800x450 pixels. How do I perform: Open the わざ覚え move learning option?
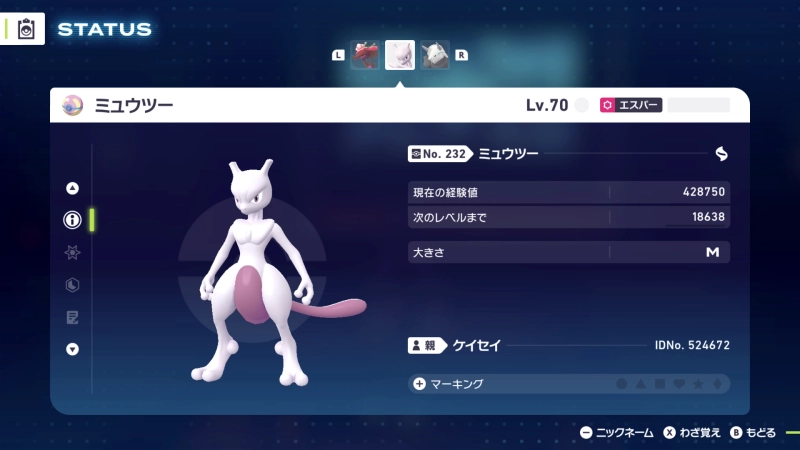(692, 433)
